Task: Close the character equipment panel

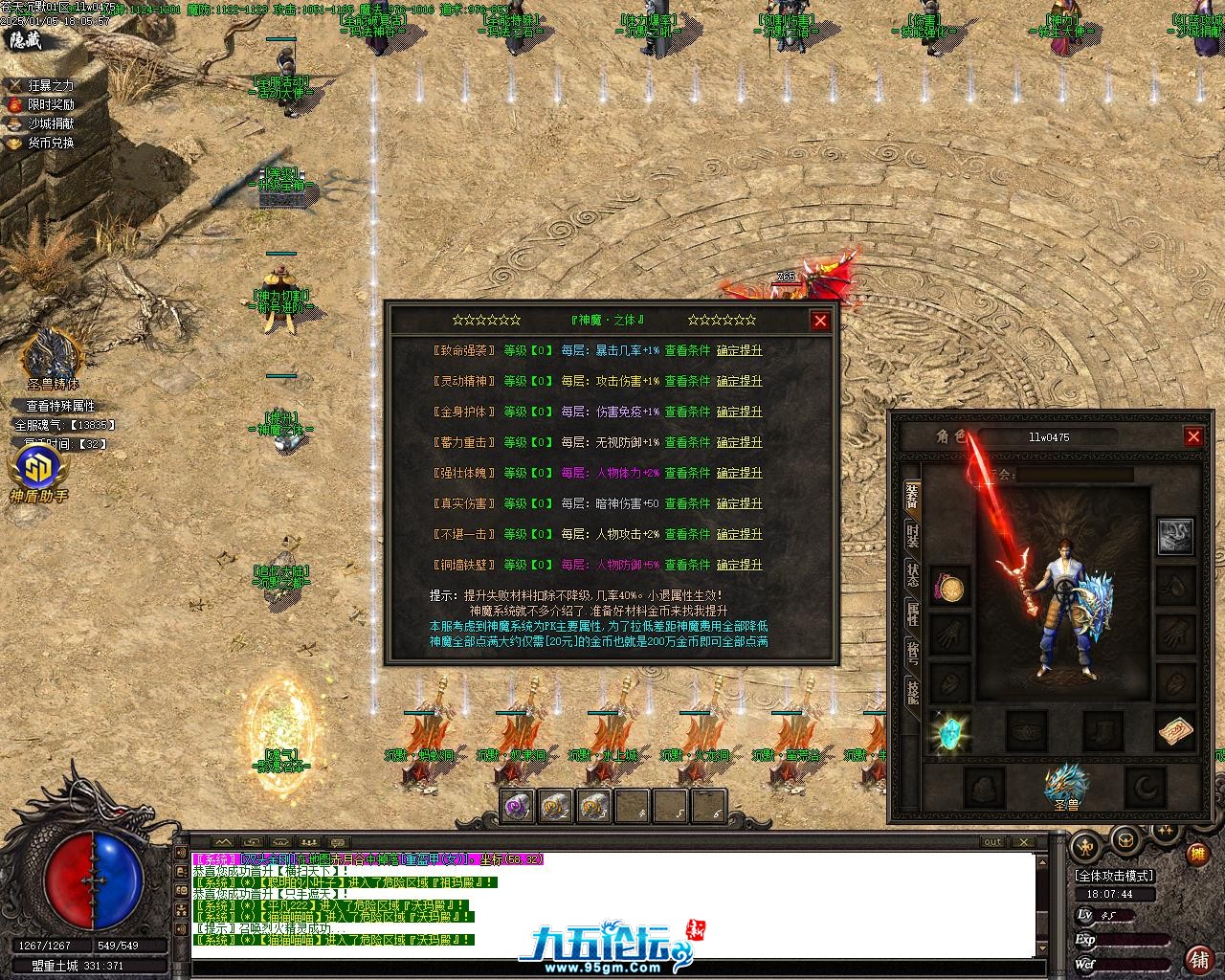Action: pos(1192,436)
